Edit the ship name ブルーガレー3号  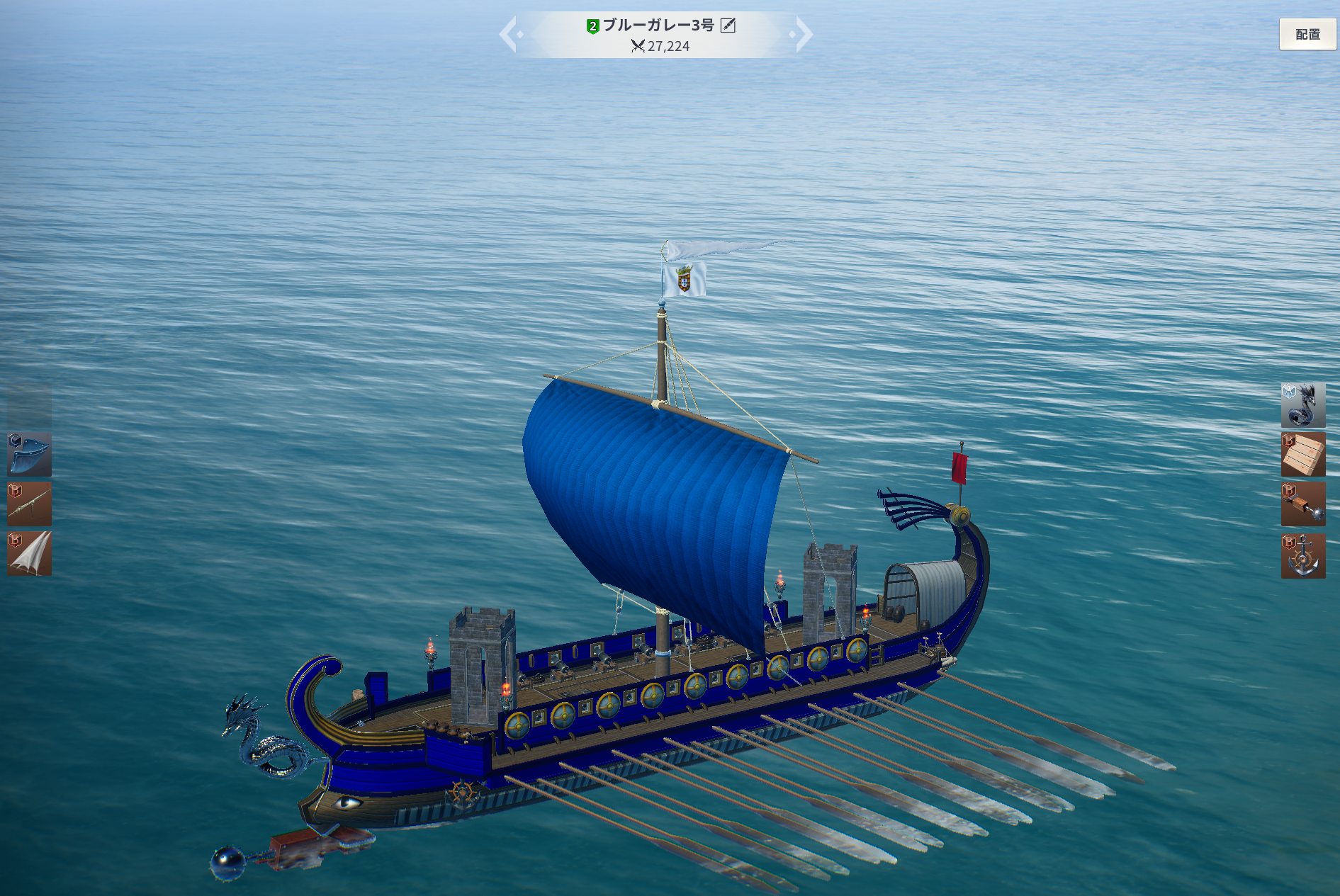(x=728, y=25)
